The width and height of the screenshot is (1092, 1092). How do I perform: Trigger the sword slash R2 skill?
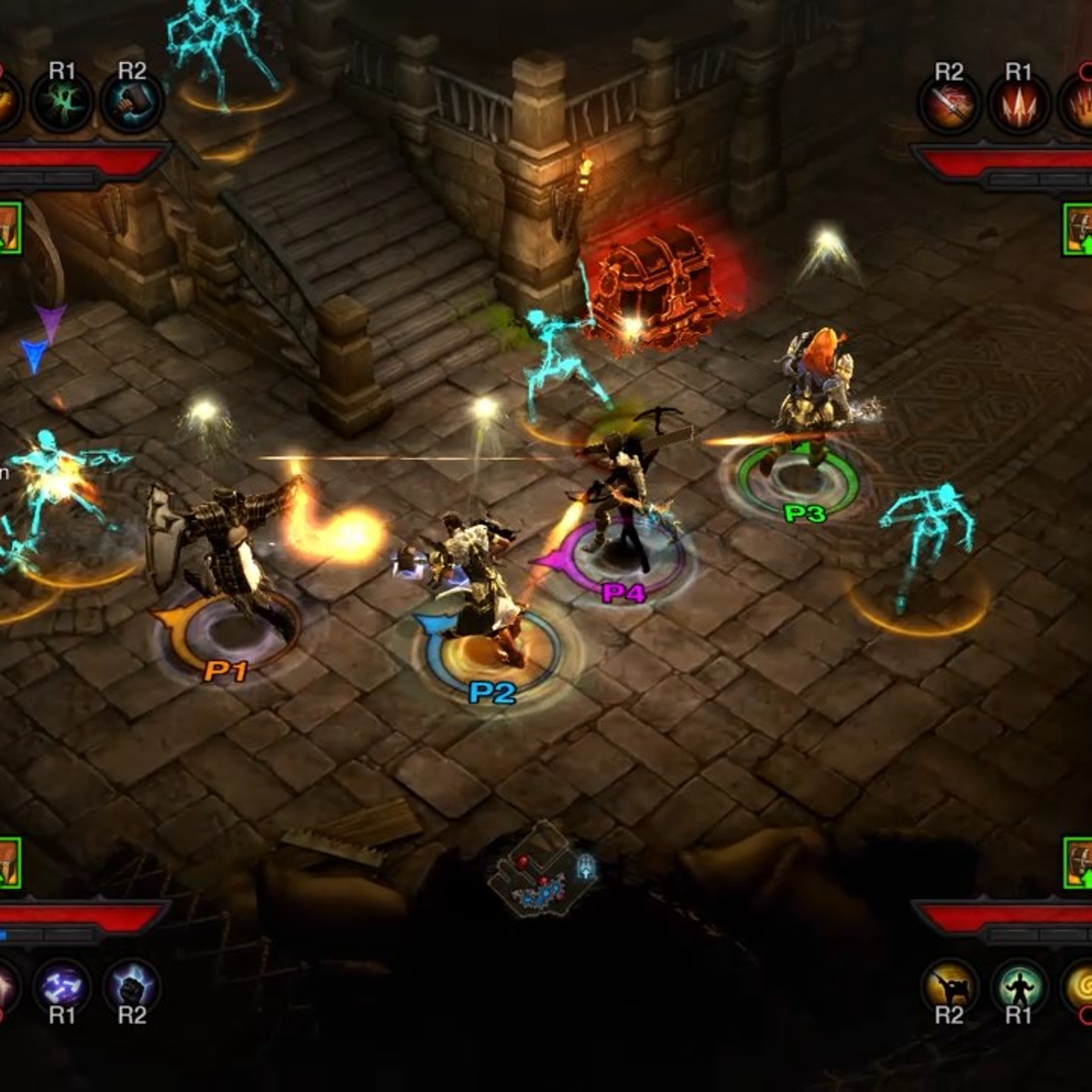click(x=948, y=103)
